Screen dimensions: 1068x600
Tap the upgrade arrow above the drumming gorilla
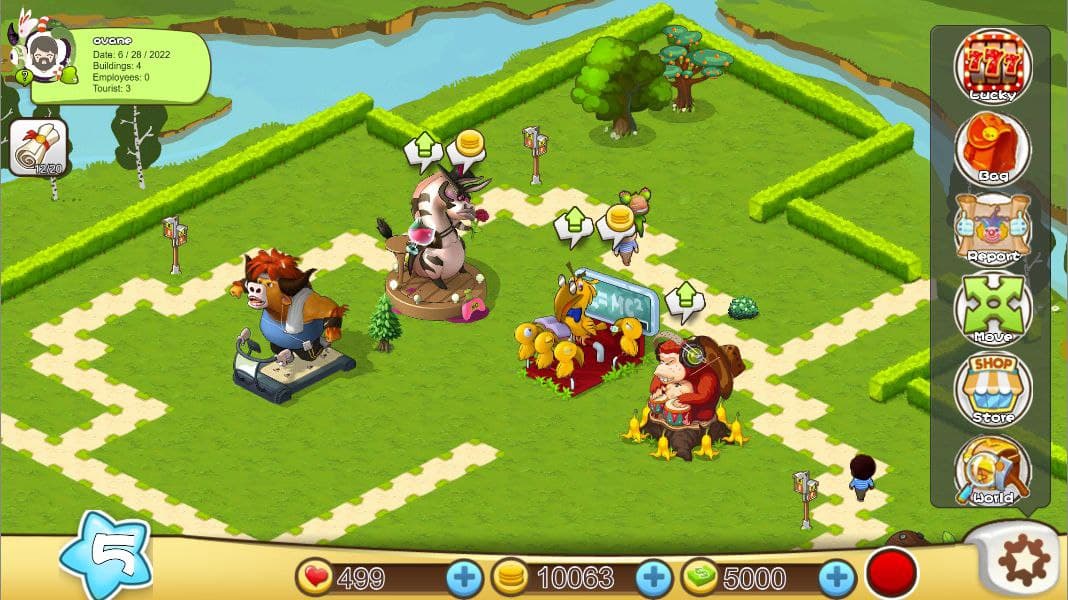[x=685, y=299]
